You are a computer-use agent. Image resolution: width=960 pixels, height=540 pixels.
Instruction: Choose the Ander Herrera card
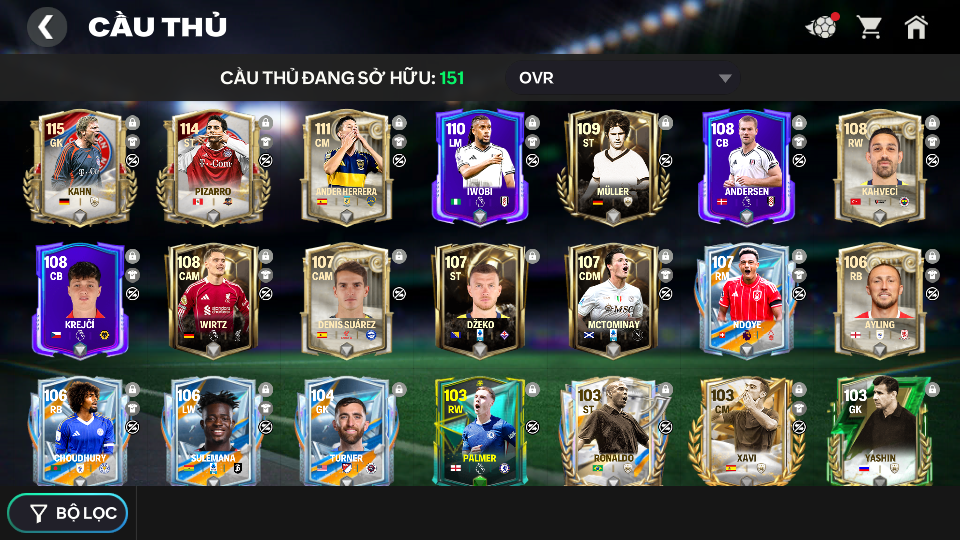pyautogui.click(x=346, y=165)
